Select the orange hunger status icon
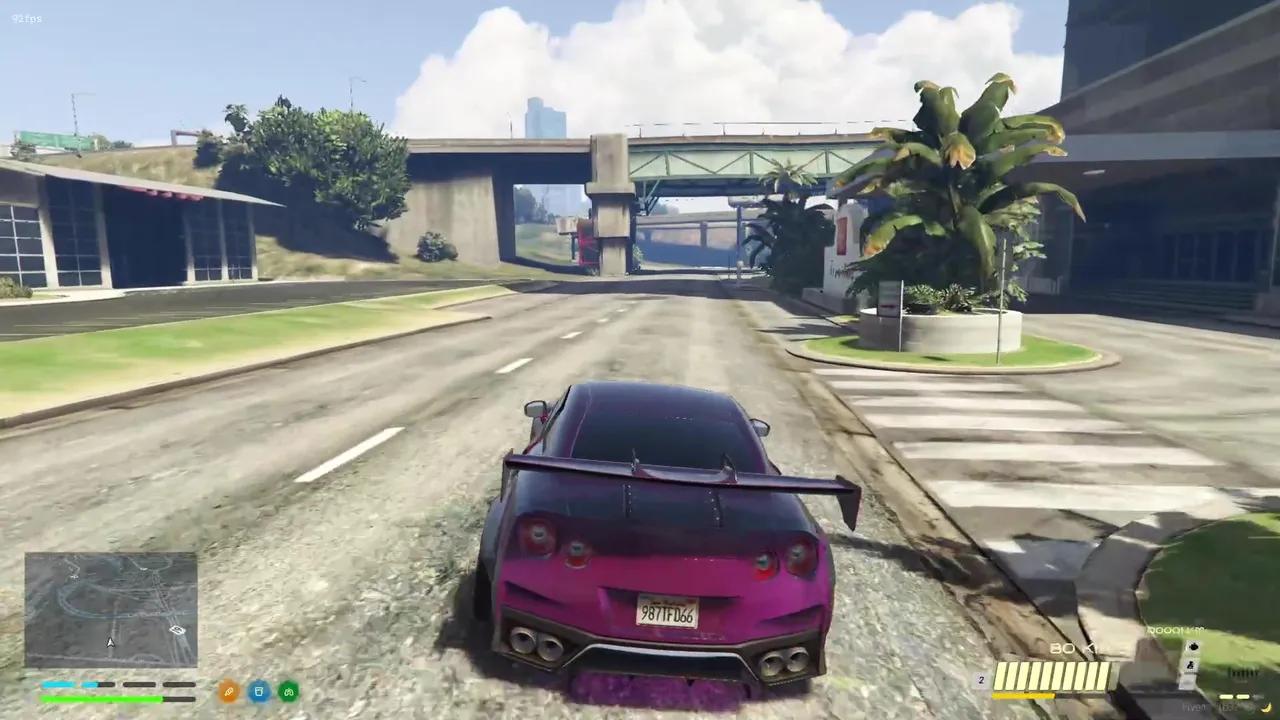1280x720 pixels. [228, 691]
